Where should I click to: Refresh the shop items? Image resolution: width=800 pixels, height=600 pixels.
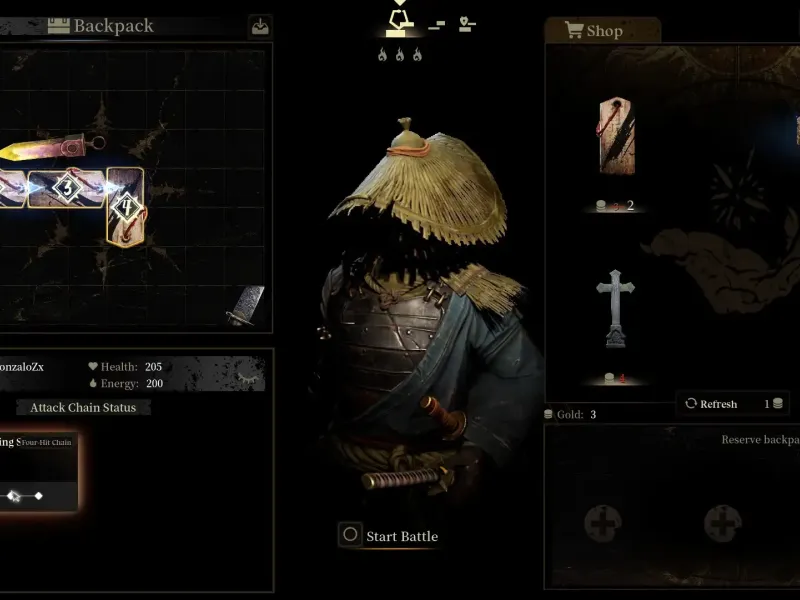(x=712, y=404)
